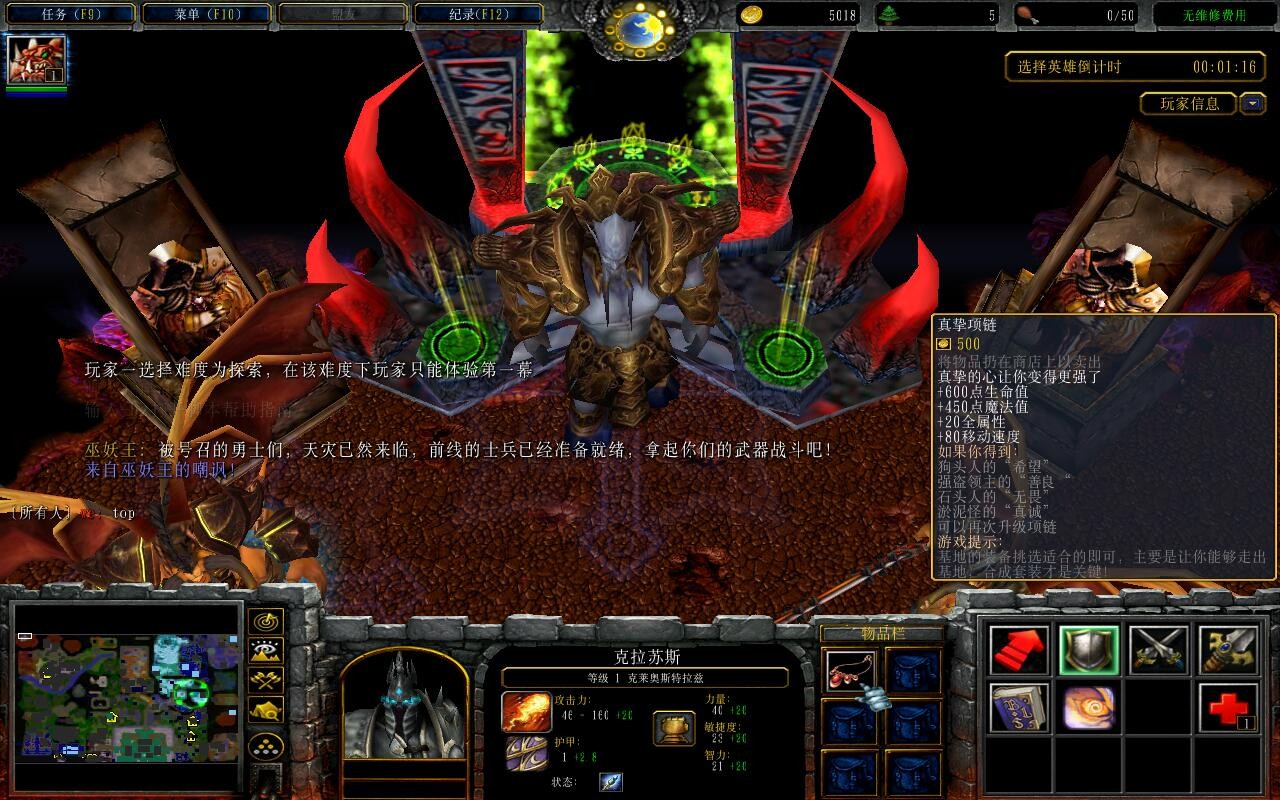The height and width of the screenshot is (800, 1280).
Task: Toggle the minimap creep camp display button
Action: (265, 711)
